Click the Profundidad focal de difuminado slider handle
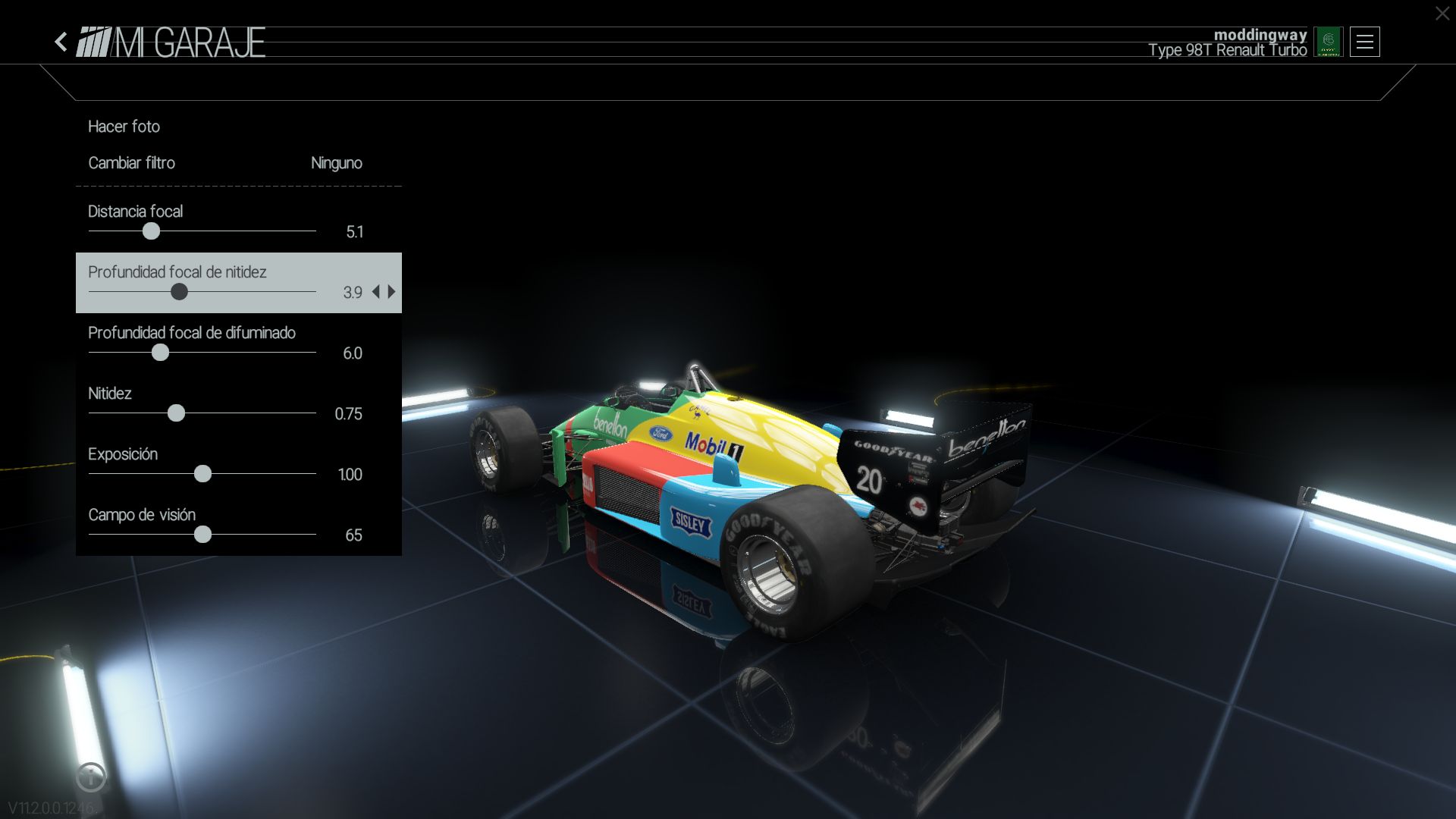 tap(160, 353)
